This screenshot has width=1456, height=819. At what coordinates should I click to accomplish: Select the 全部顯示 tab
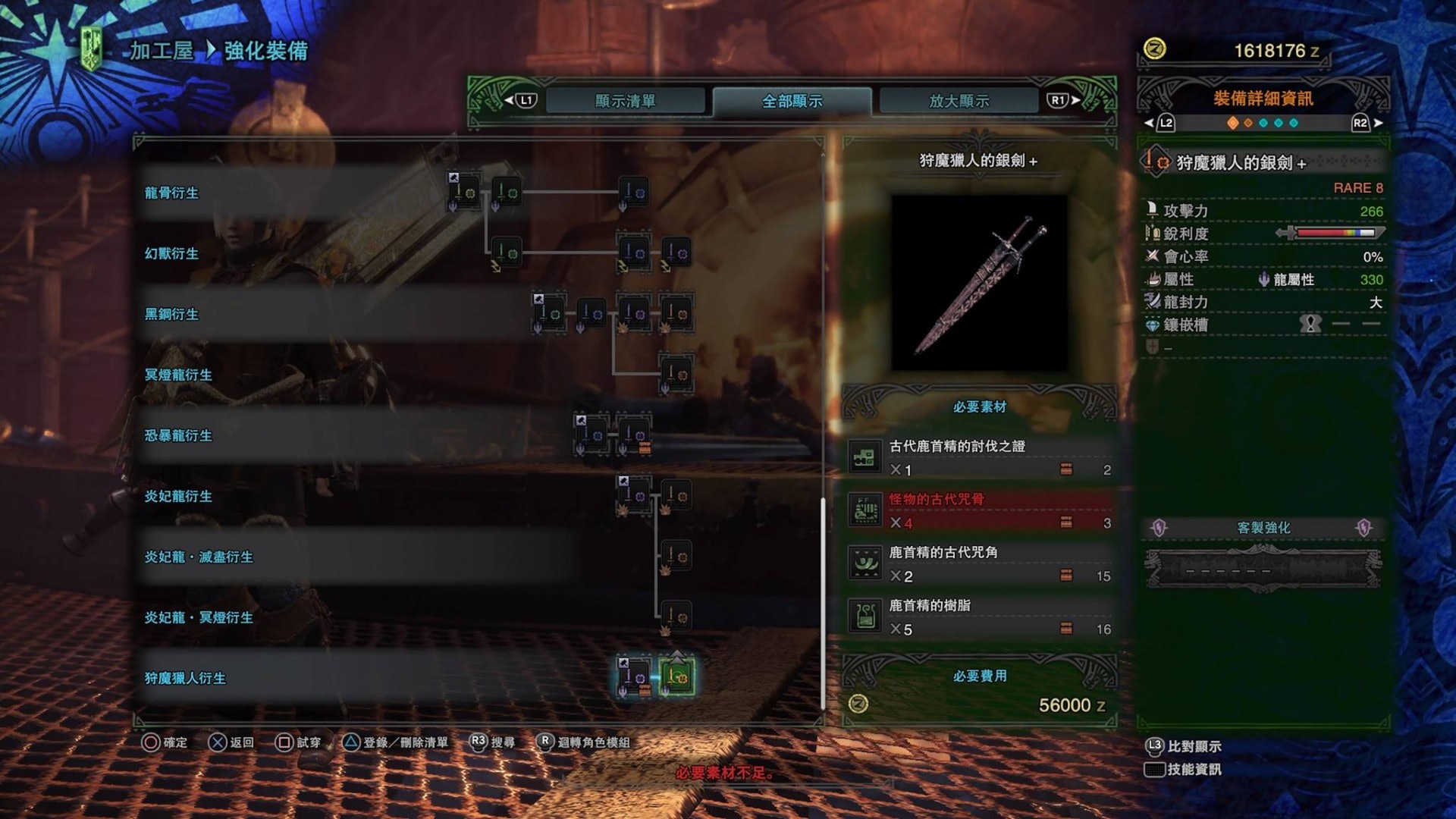(x=792, y=101)
